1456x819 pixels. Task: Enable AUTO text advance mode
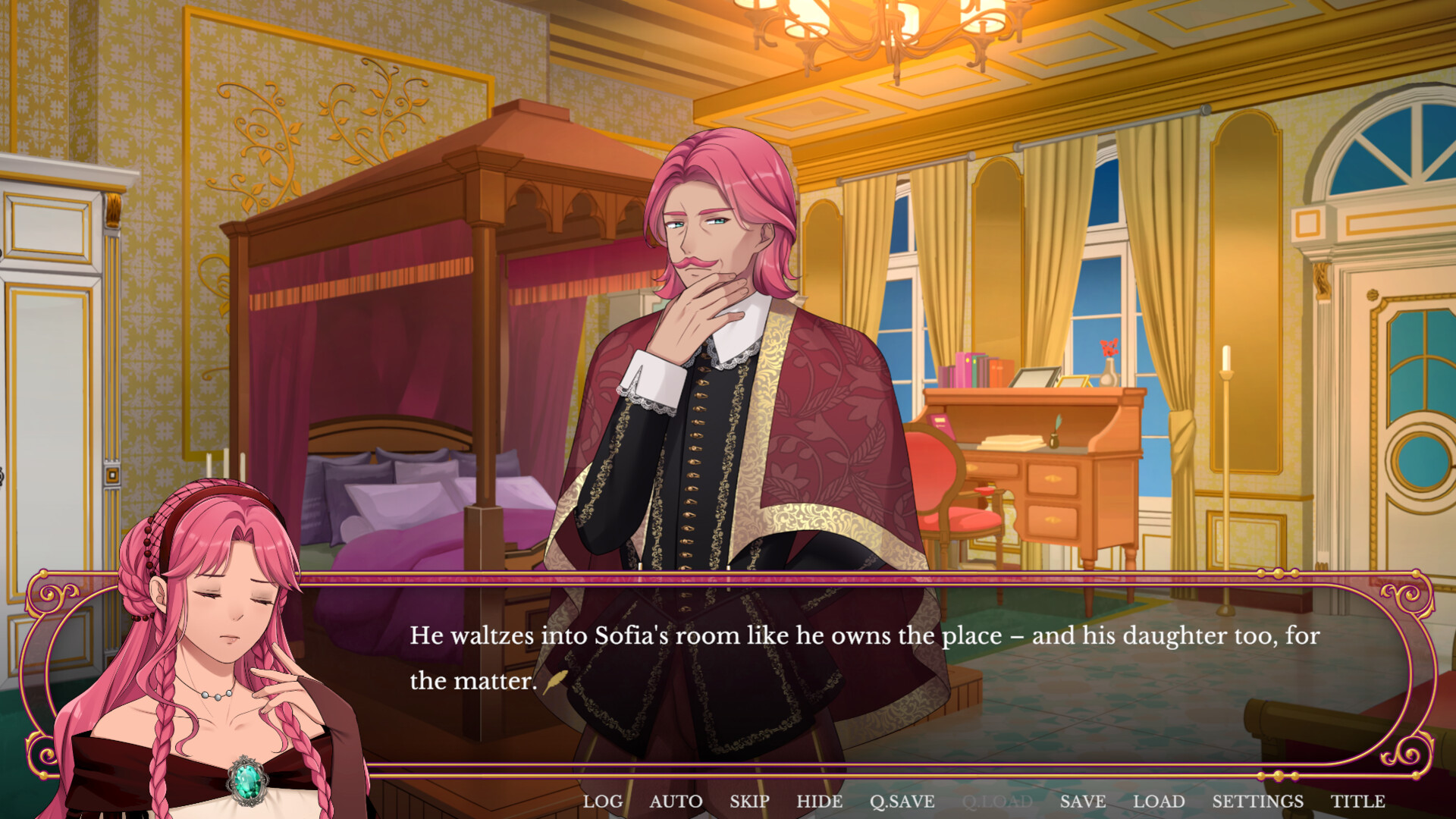click(x=677, y=801)
